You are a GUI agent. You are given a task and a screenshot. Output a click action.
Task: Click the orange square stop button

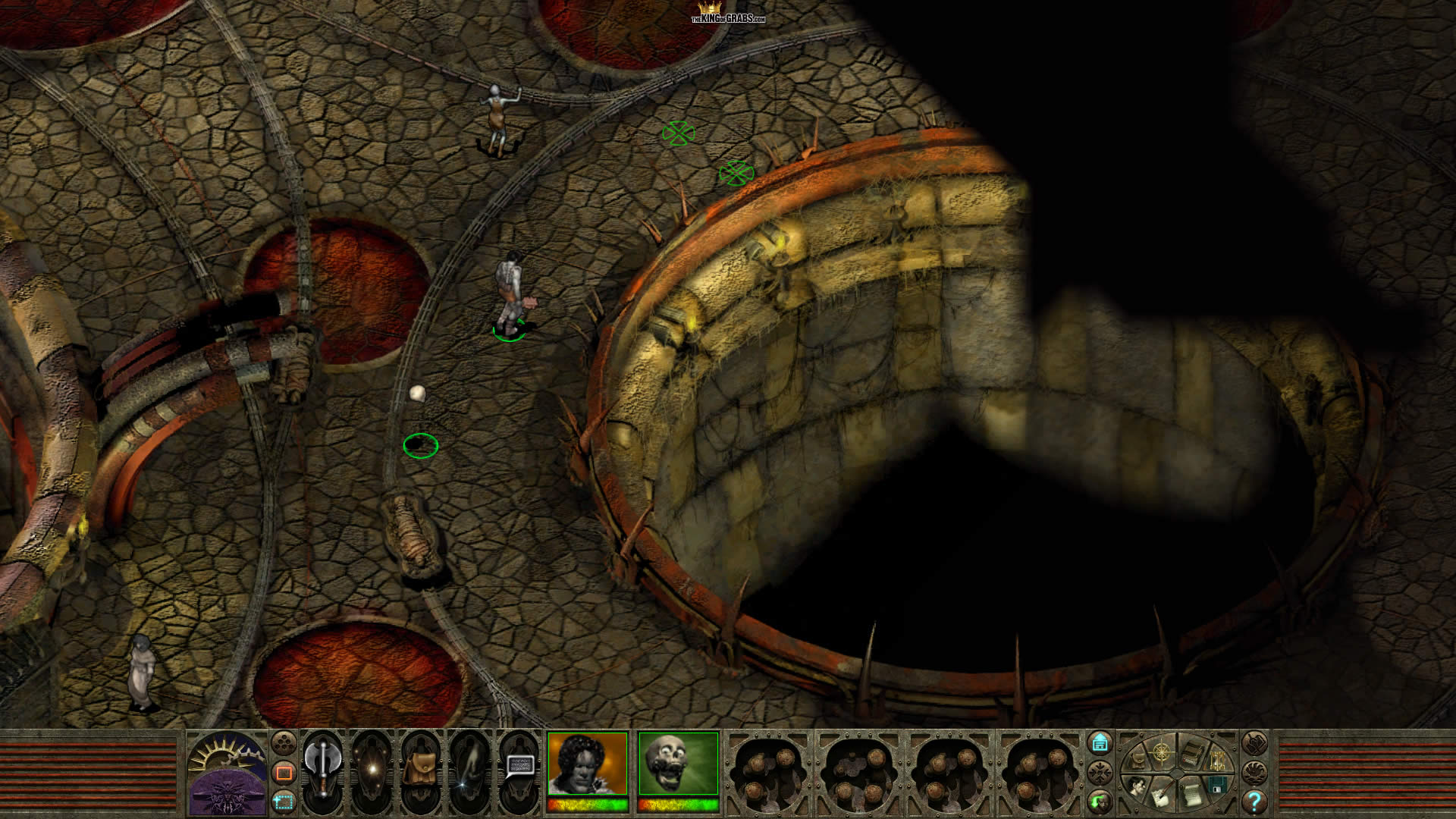tap(284, 772)
